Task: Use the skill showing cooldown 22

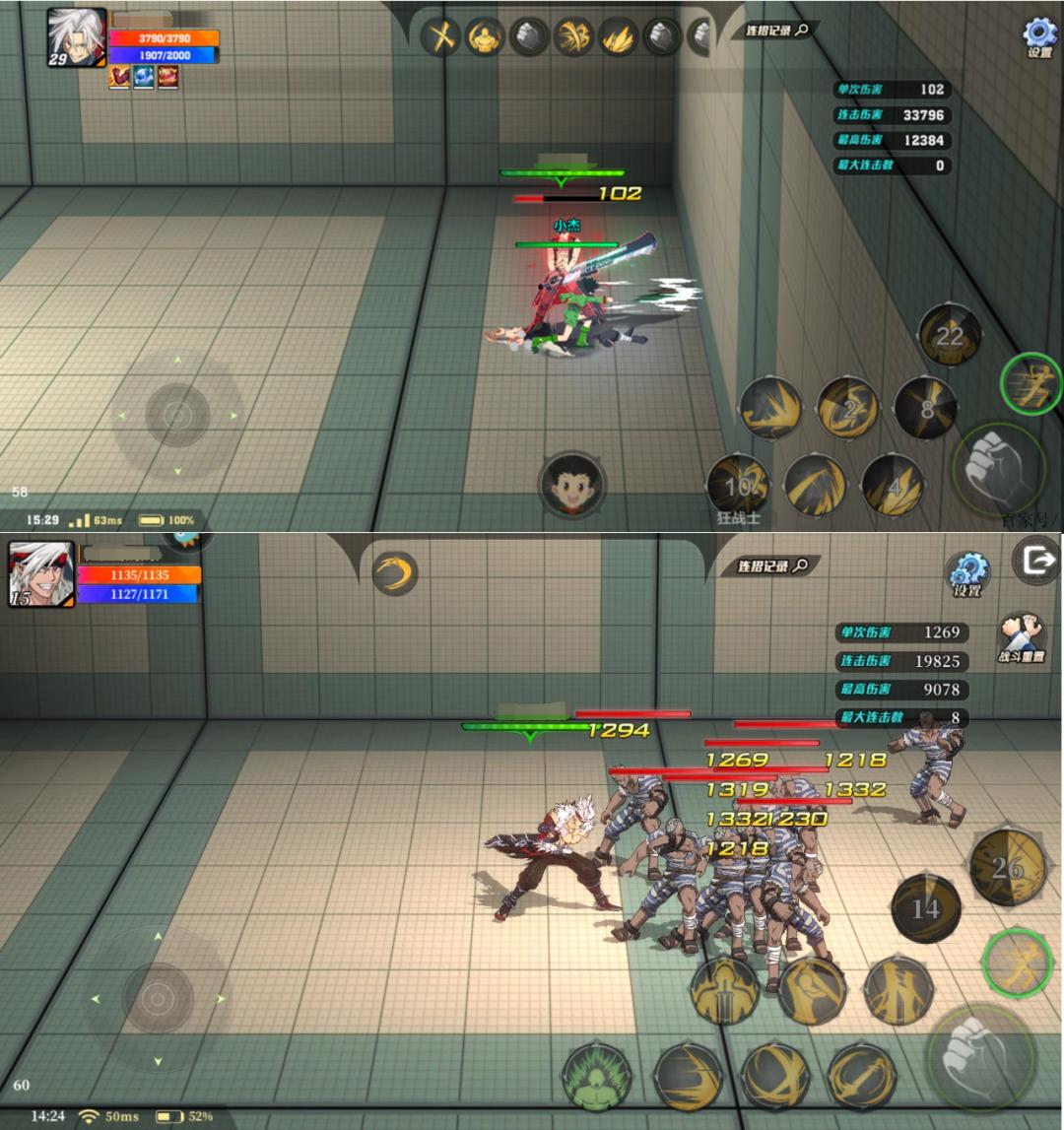Action: click(949, 336)
